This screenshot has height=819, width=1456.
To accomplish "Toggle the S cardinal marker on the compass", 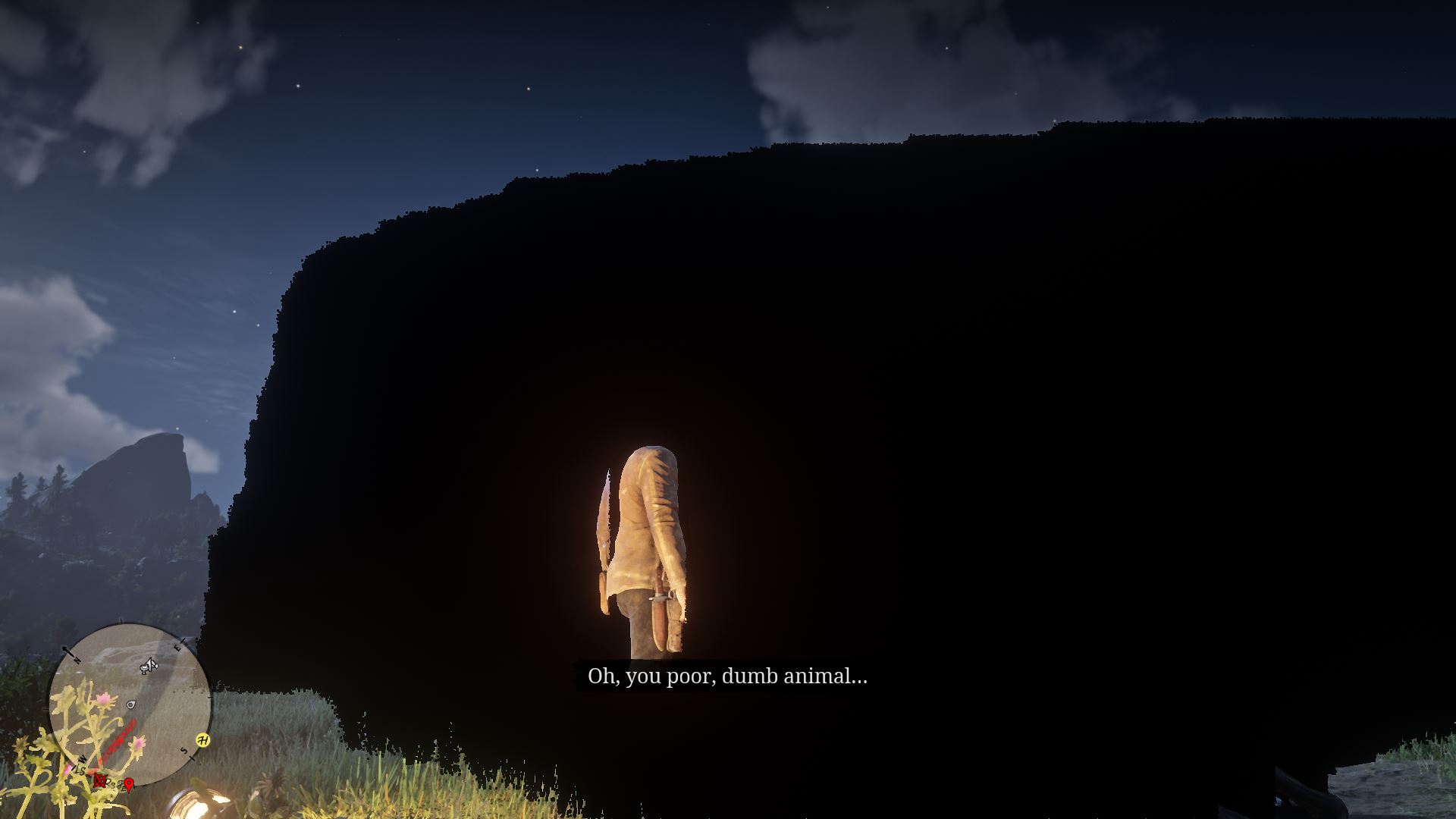I will (184, 752).
